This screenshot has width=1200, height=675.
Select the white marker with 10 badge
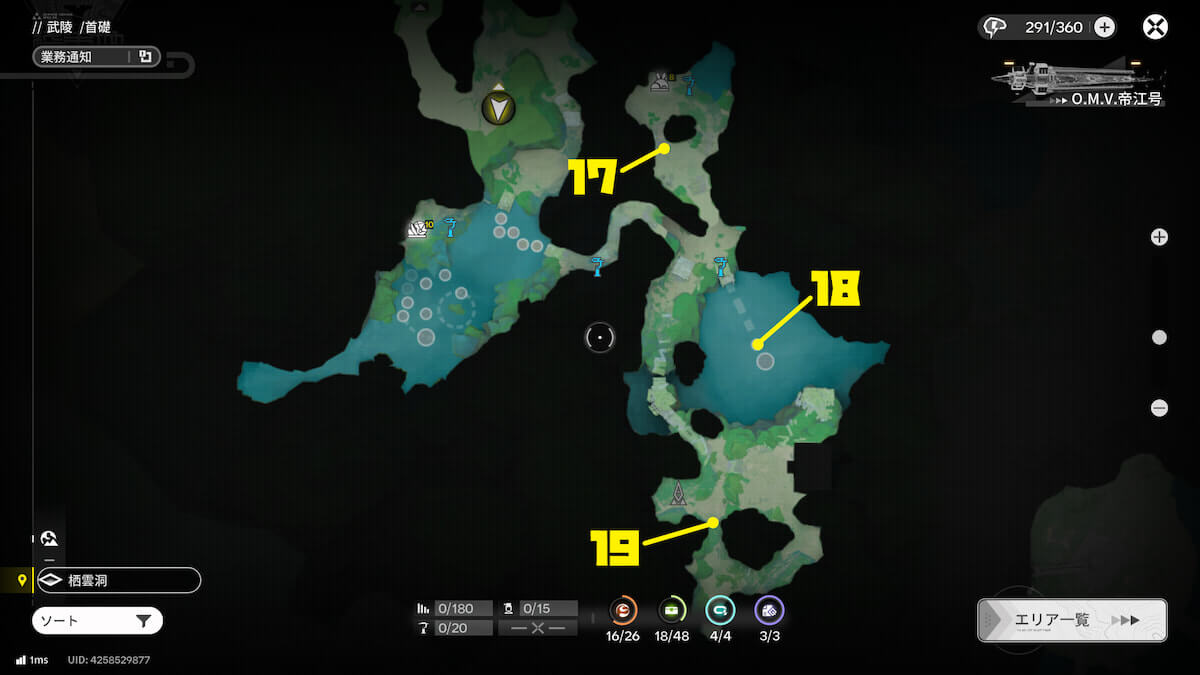(x=418, y=230)
